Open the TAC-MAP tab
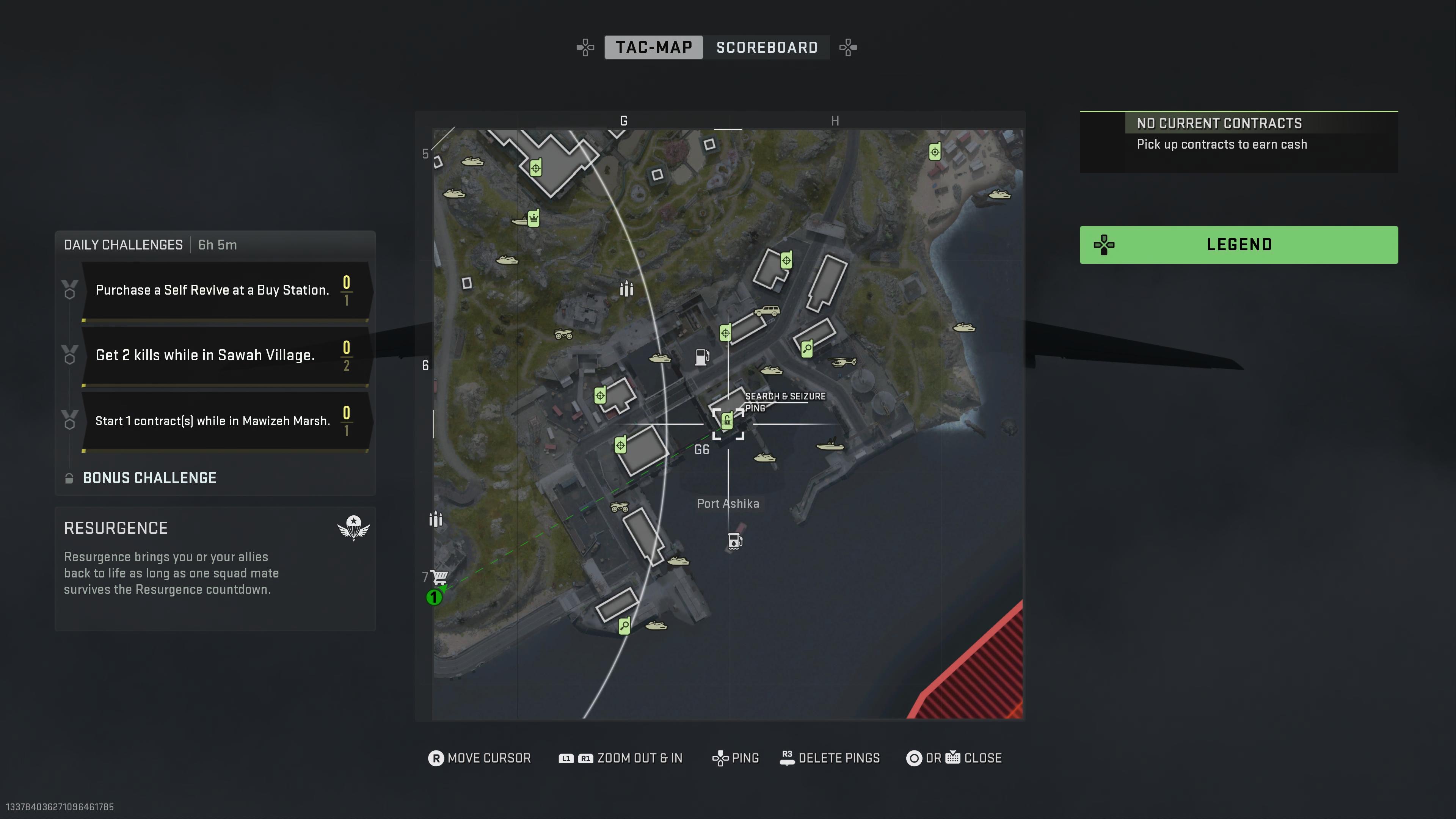This screenshot has width=1456, height=819. (x=653, y=47)
